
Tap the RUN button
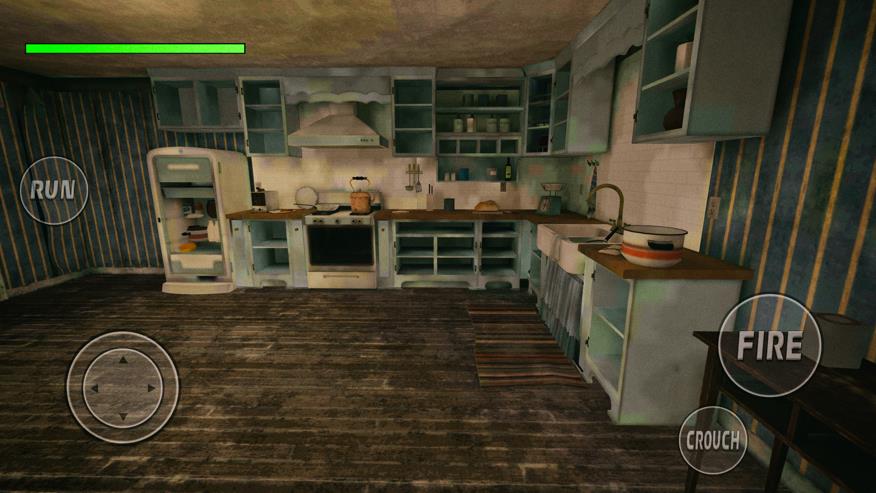(54, 190)
